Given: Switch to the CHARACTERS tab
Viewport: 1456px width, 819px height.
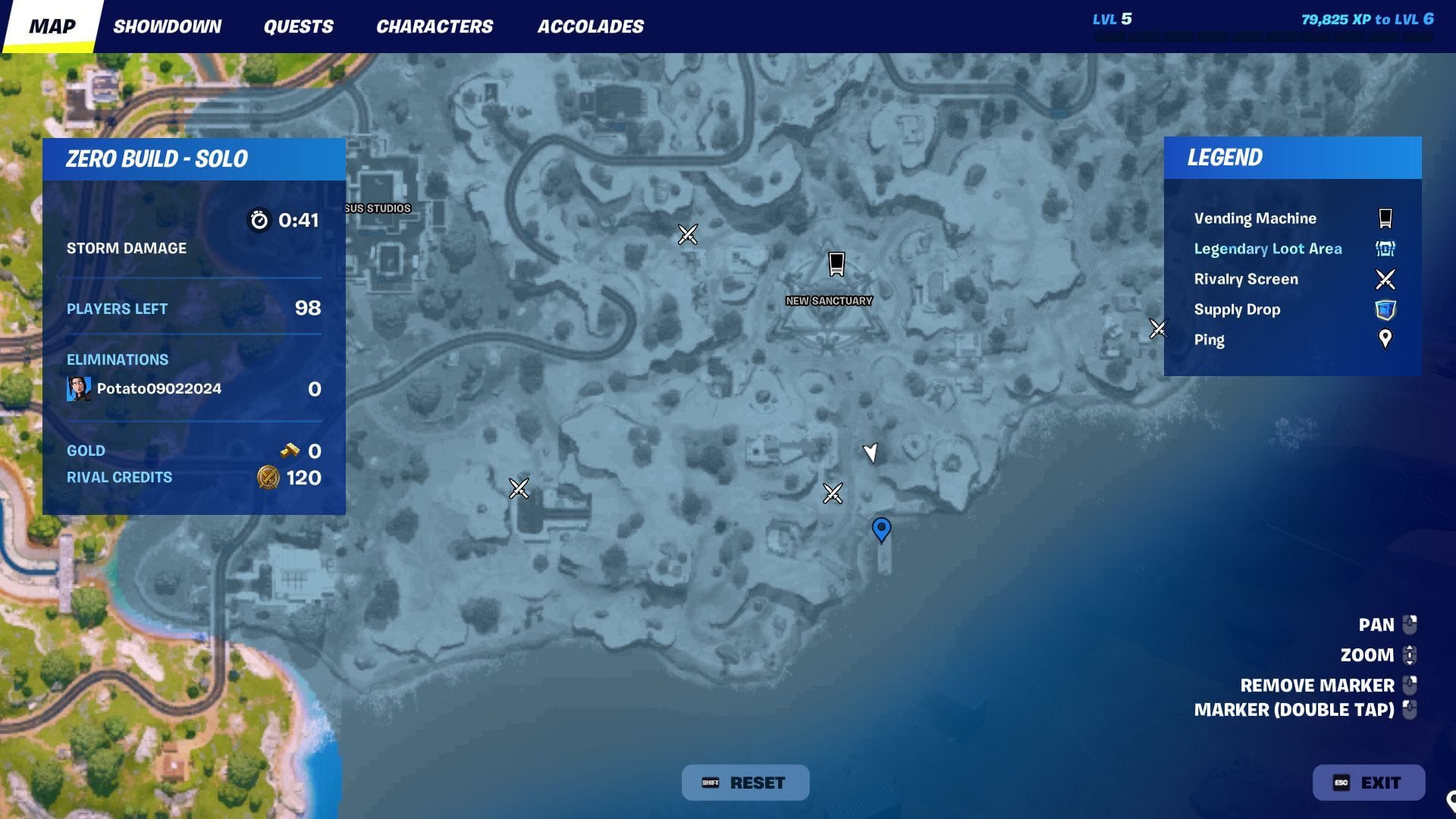Looking at the screenshot, I should tap(435, 26).
